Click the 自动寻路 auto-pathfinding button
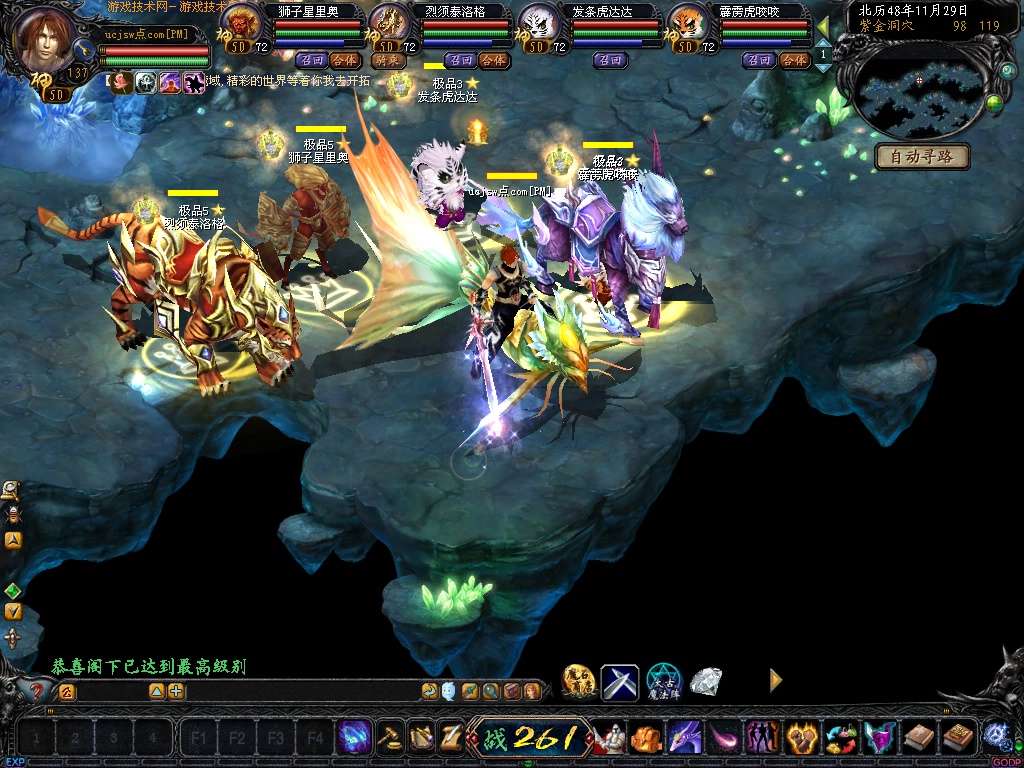Image resolution: width=1024 pixels, height=768 pixels. click(x=922, y=157)
